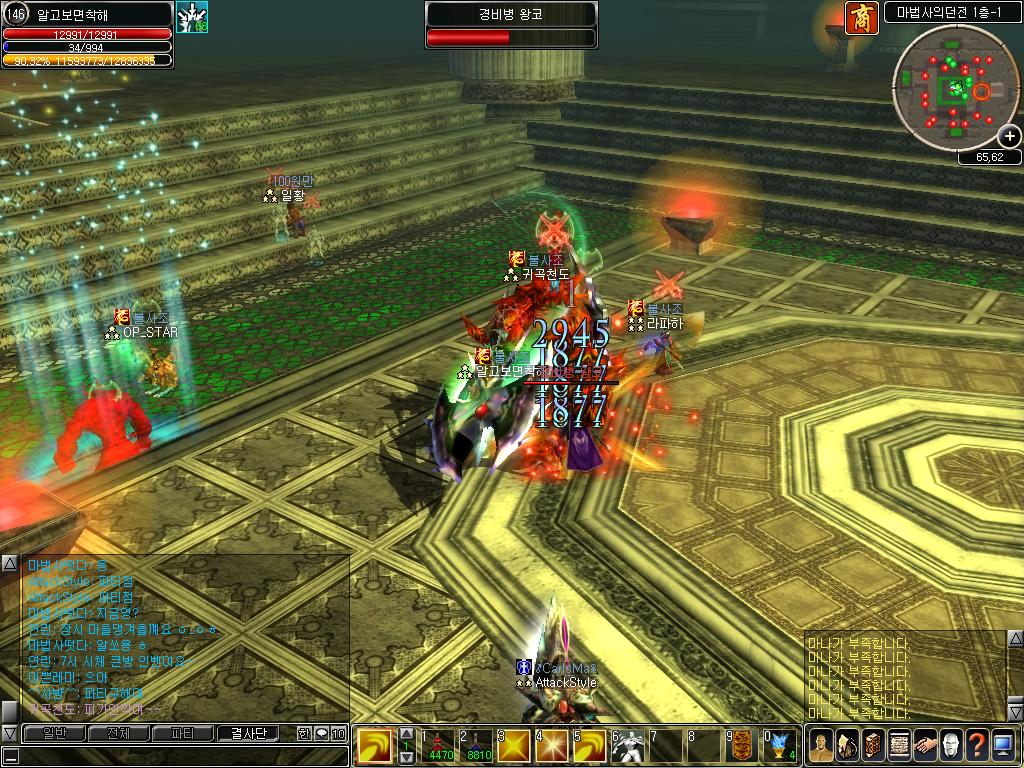This screenshot has width=1024, height=768.
Task: Use the orange shield item in slot 9
Action: coord(742,746)
